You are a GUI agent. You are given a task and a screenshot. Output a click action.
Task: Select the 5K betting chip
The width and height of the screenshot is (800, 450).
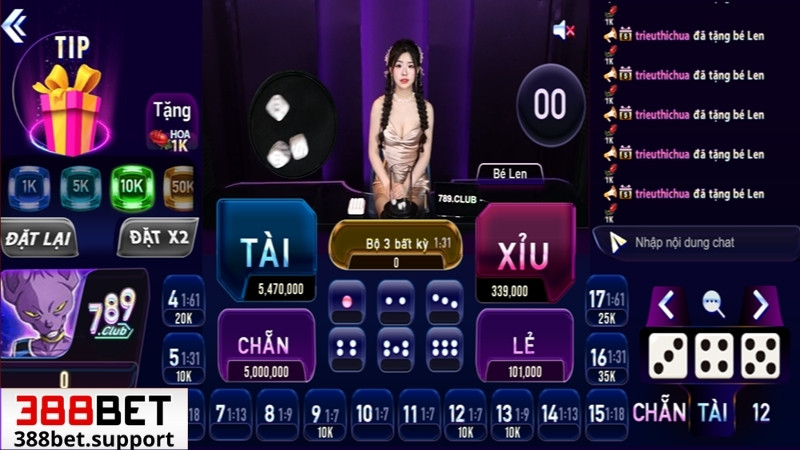pyautogui.click(x=81, y=186)
